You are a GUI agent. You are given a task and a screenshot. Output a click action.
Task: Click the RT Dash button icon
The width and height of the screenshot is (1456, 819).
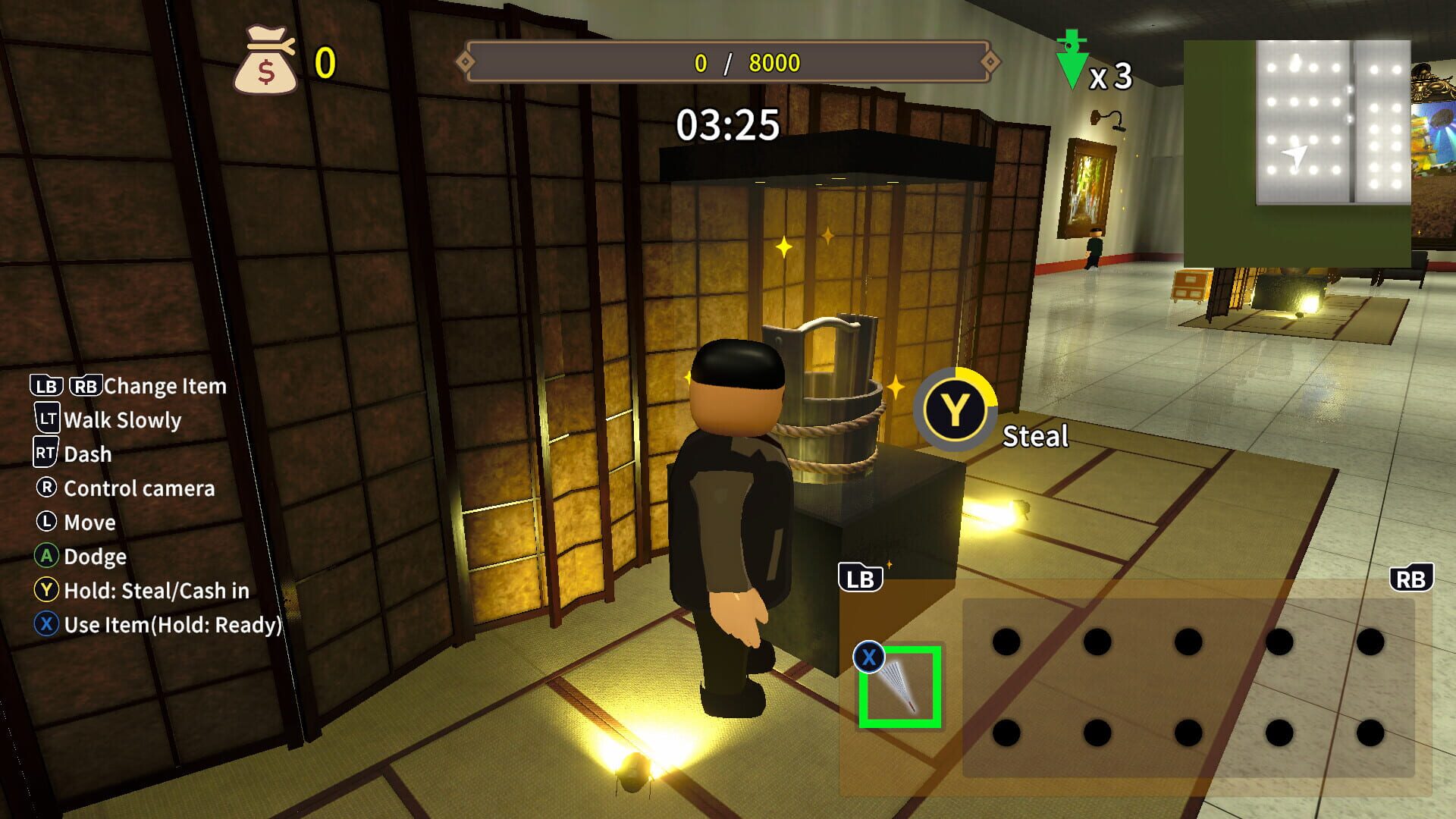[x=45, y=453]
